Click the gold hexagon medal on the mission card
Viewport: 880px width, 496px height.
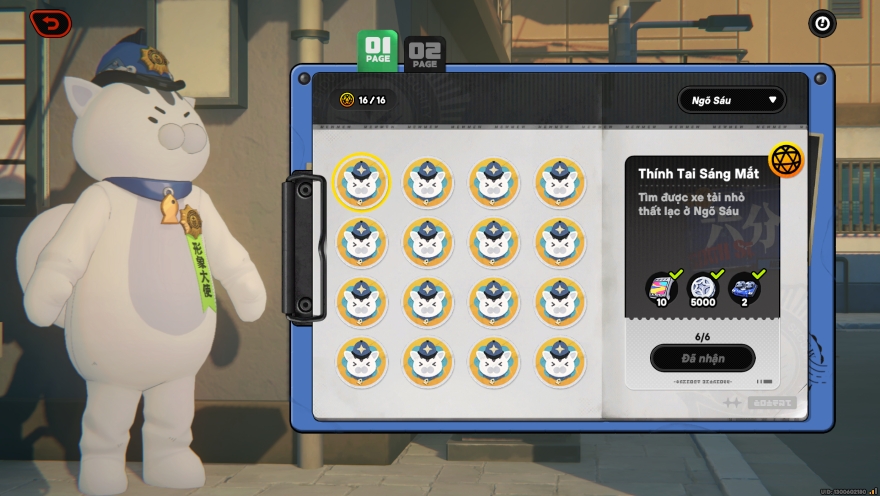[x=787, y=160]
